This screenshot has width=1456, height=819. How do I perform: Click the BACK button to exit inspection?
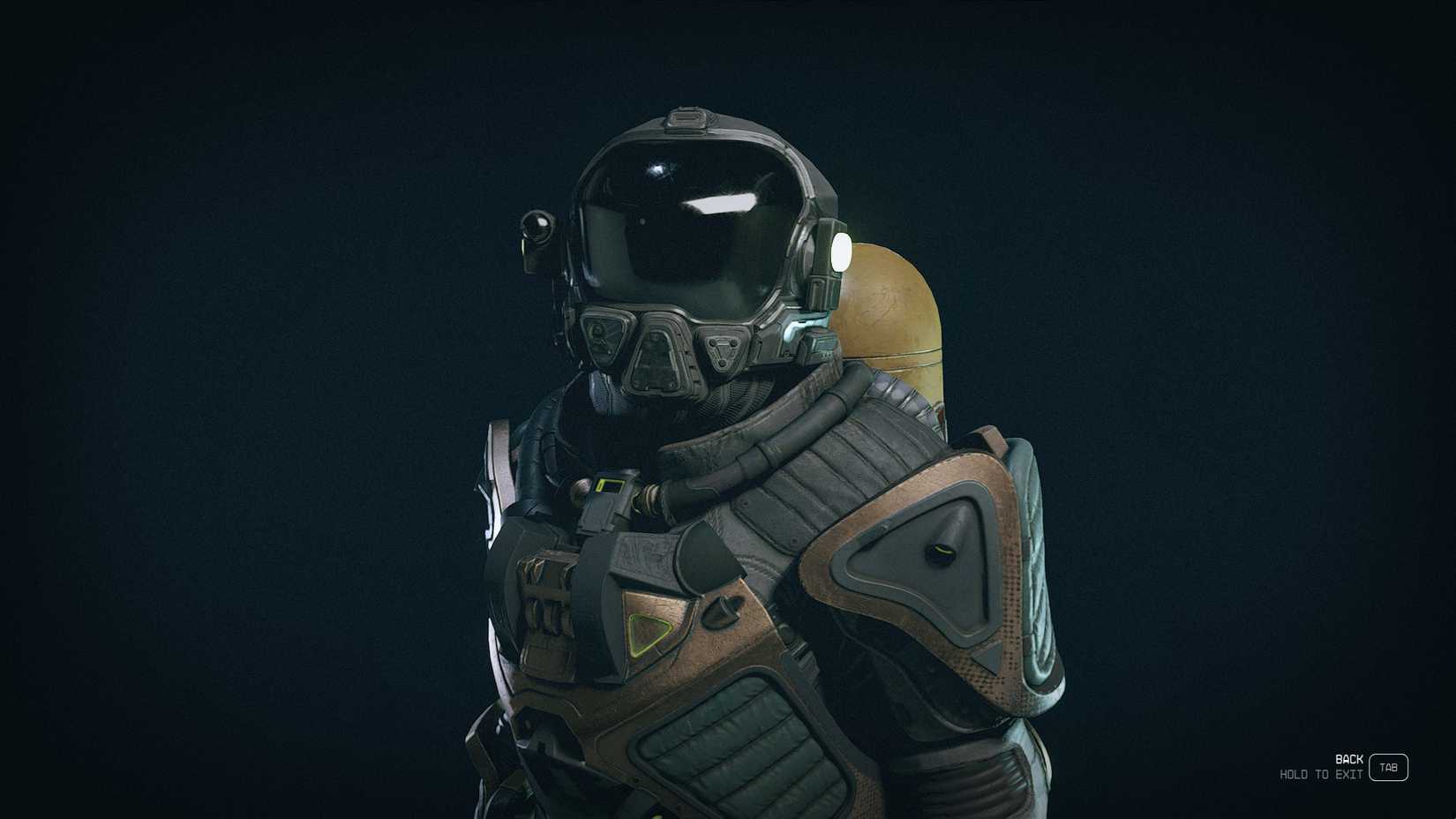click(1347, 758)
